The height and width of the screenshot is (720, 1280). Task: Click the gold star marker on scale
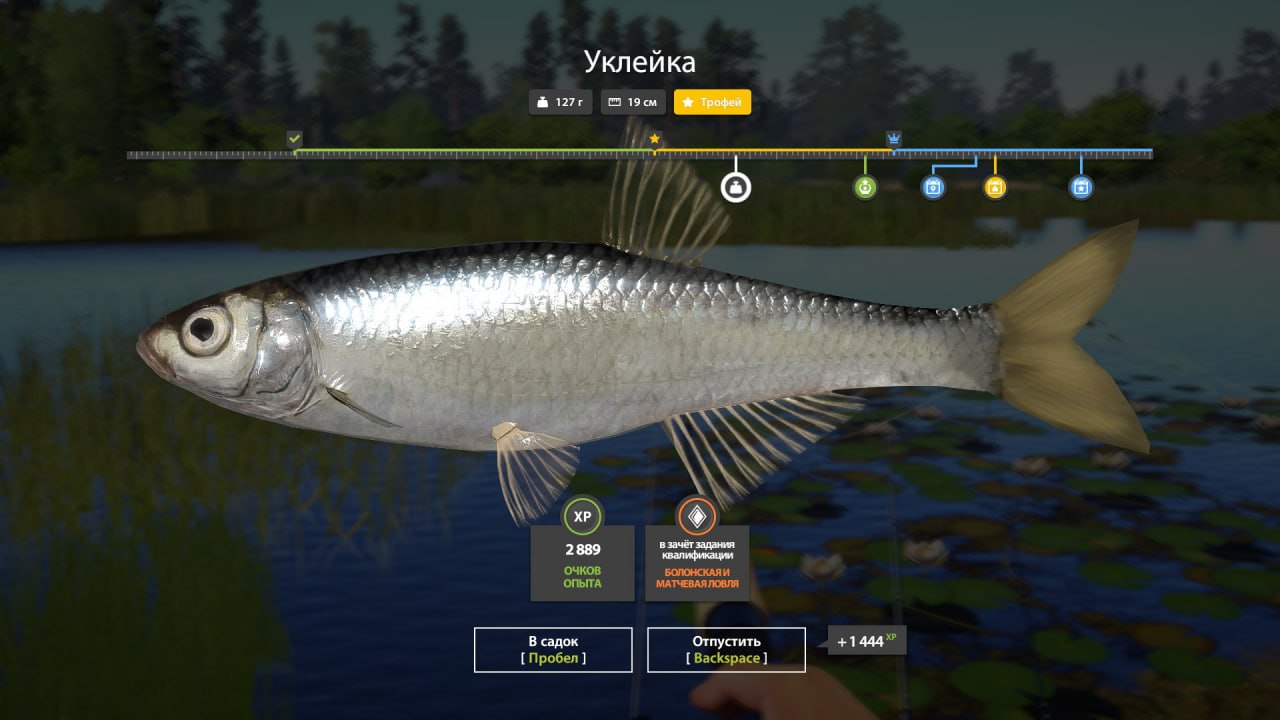(x=655, y=139)
